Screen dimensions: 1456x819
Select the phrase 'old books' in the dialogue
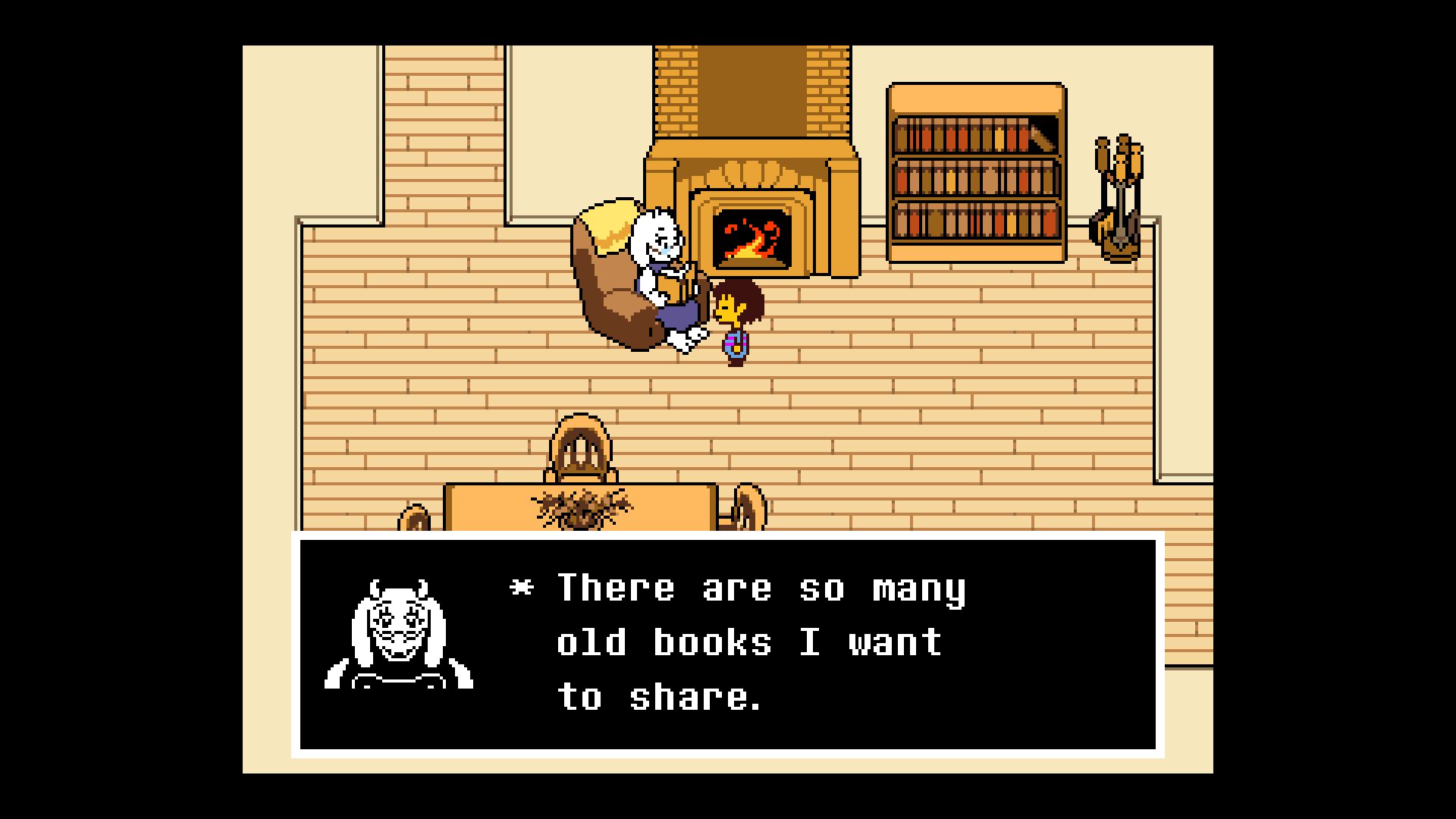tap(664, 642)
